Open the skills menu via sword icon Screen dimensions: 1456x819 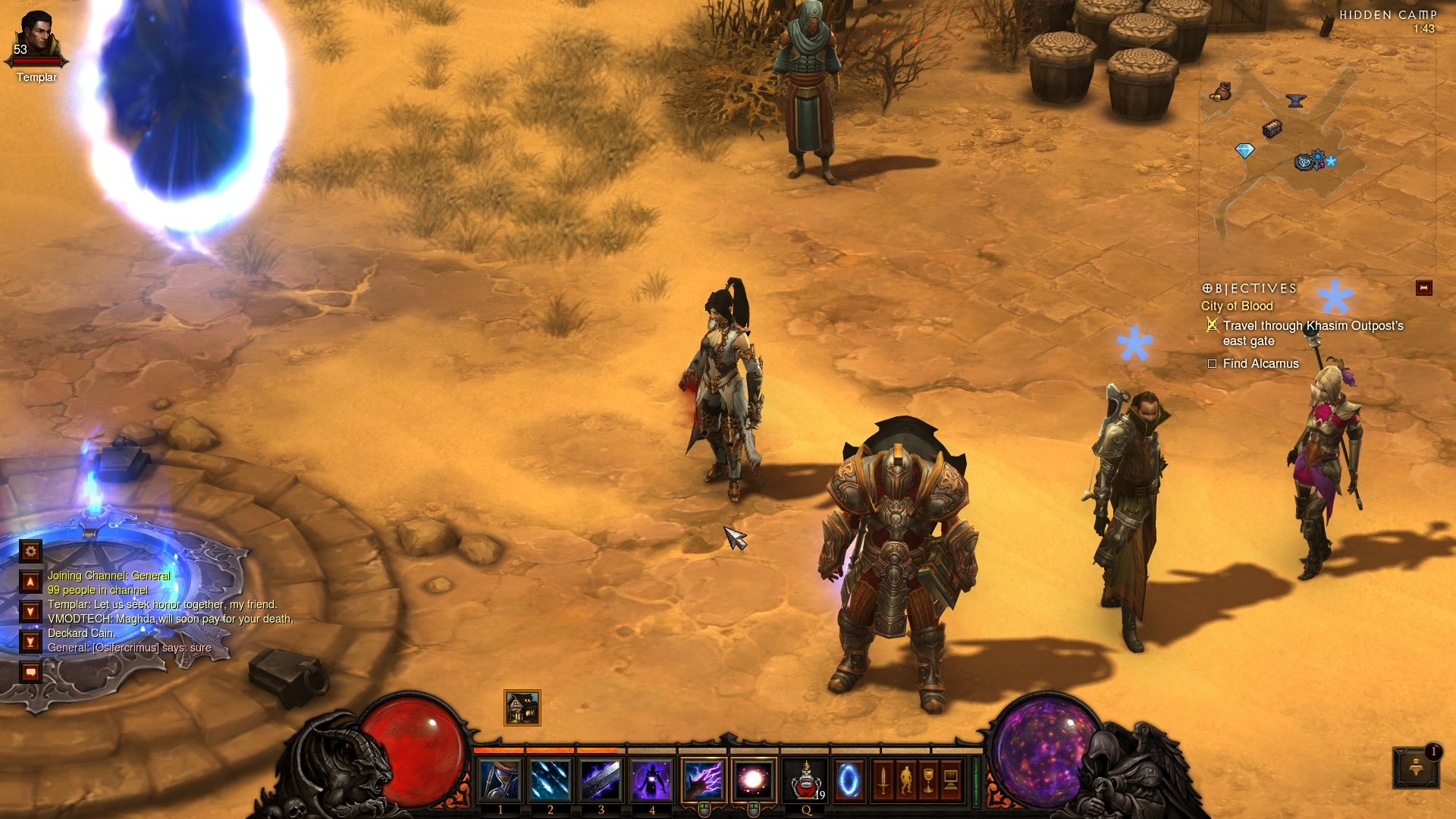click(883, 780)
